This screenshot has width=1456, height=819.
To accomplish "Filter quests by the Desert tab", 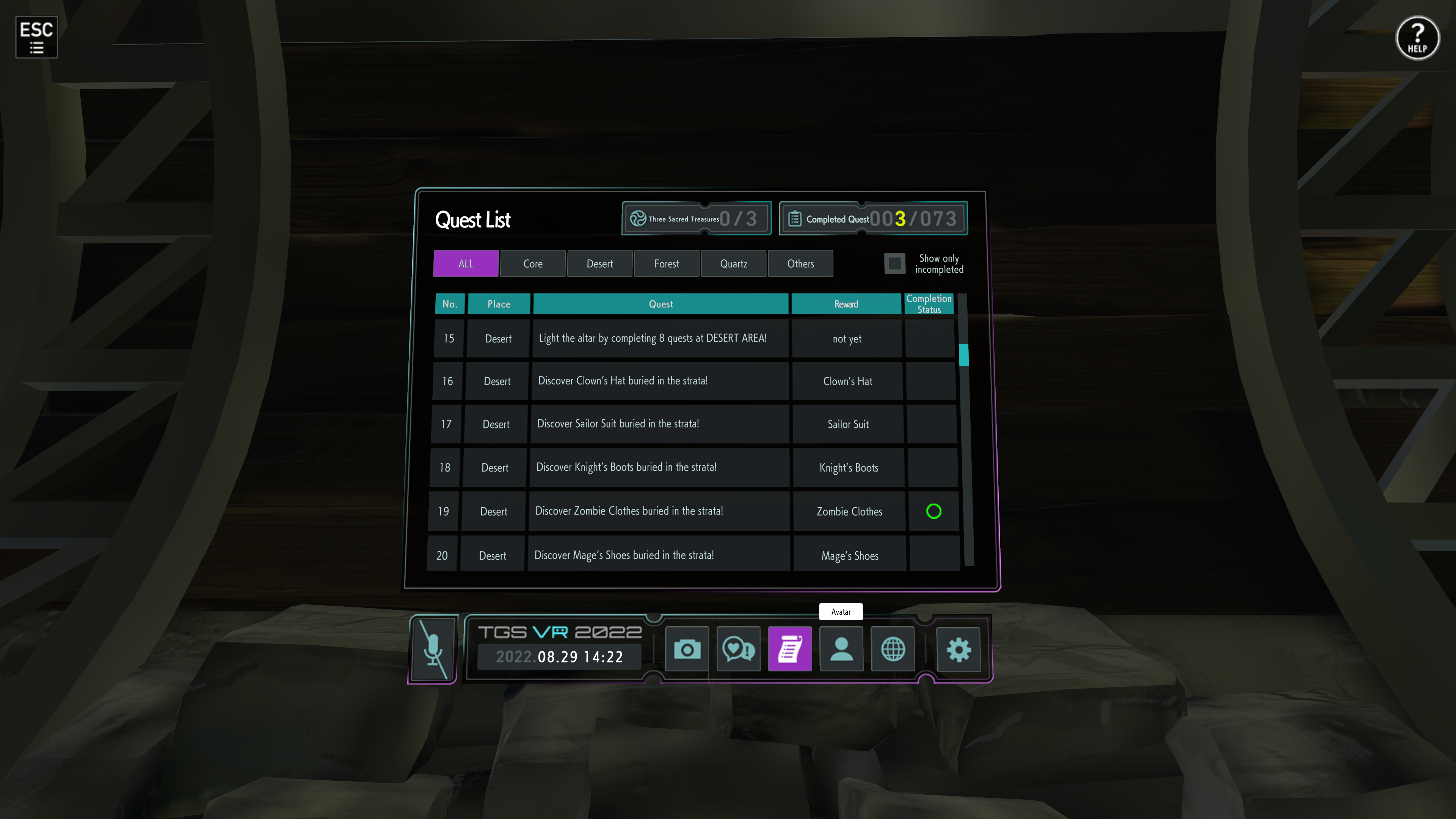I will tap(599, 264).
